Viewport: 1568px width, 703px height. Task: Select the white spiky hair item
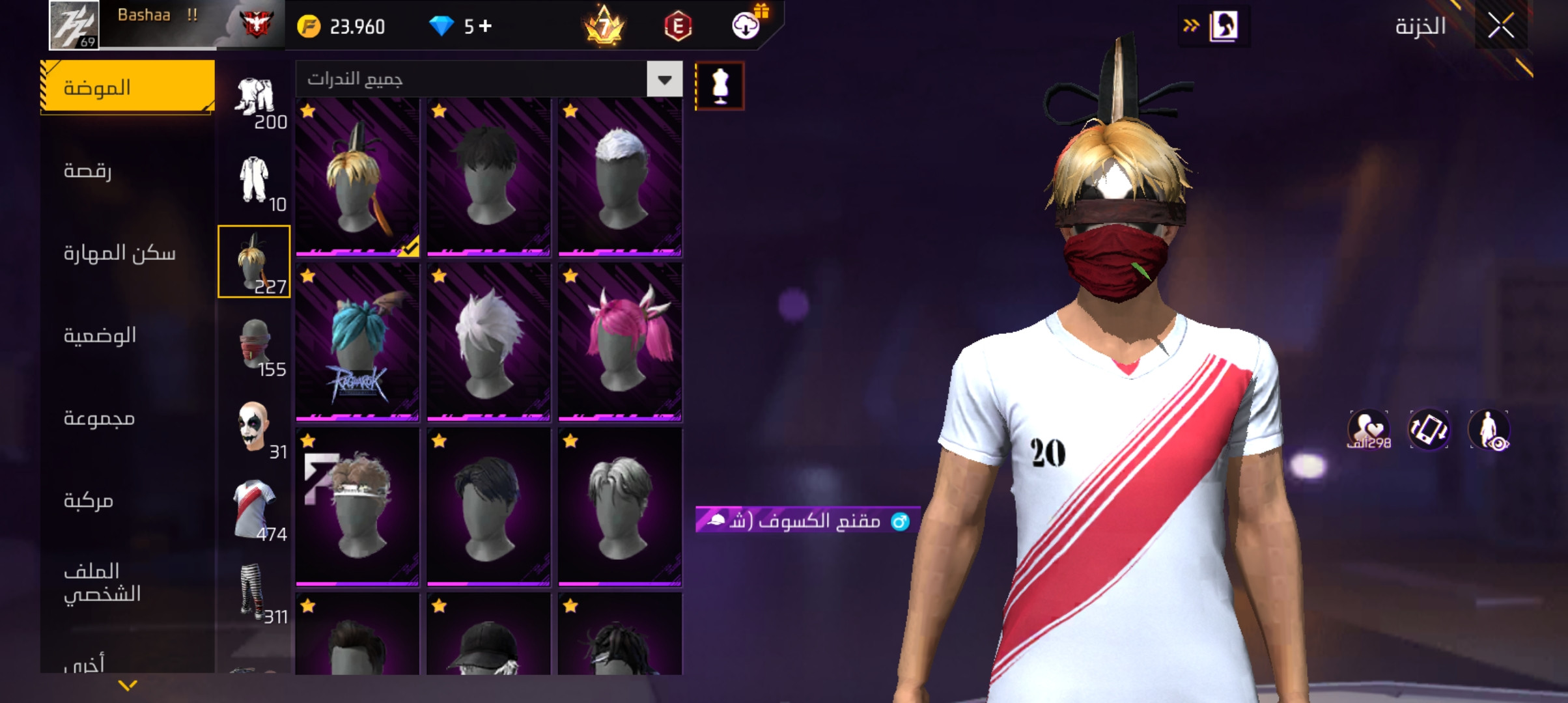pyautogui.click(x=488, y=342)
